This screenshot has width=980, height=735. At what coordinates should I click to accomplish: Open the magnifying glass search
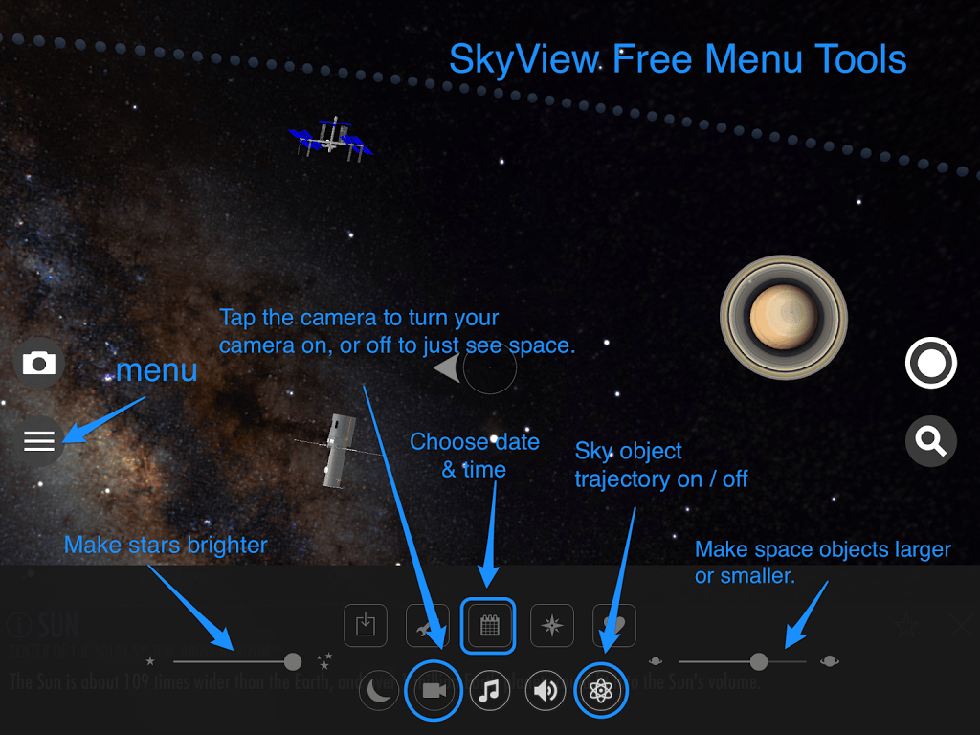930,441
